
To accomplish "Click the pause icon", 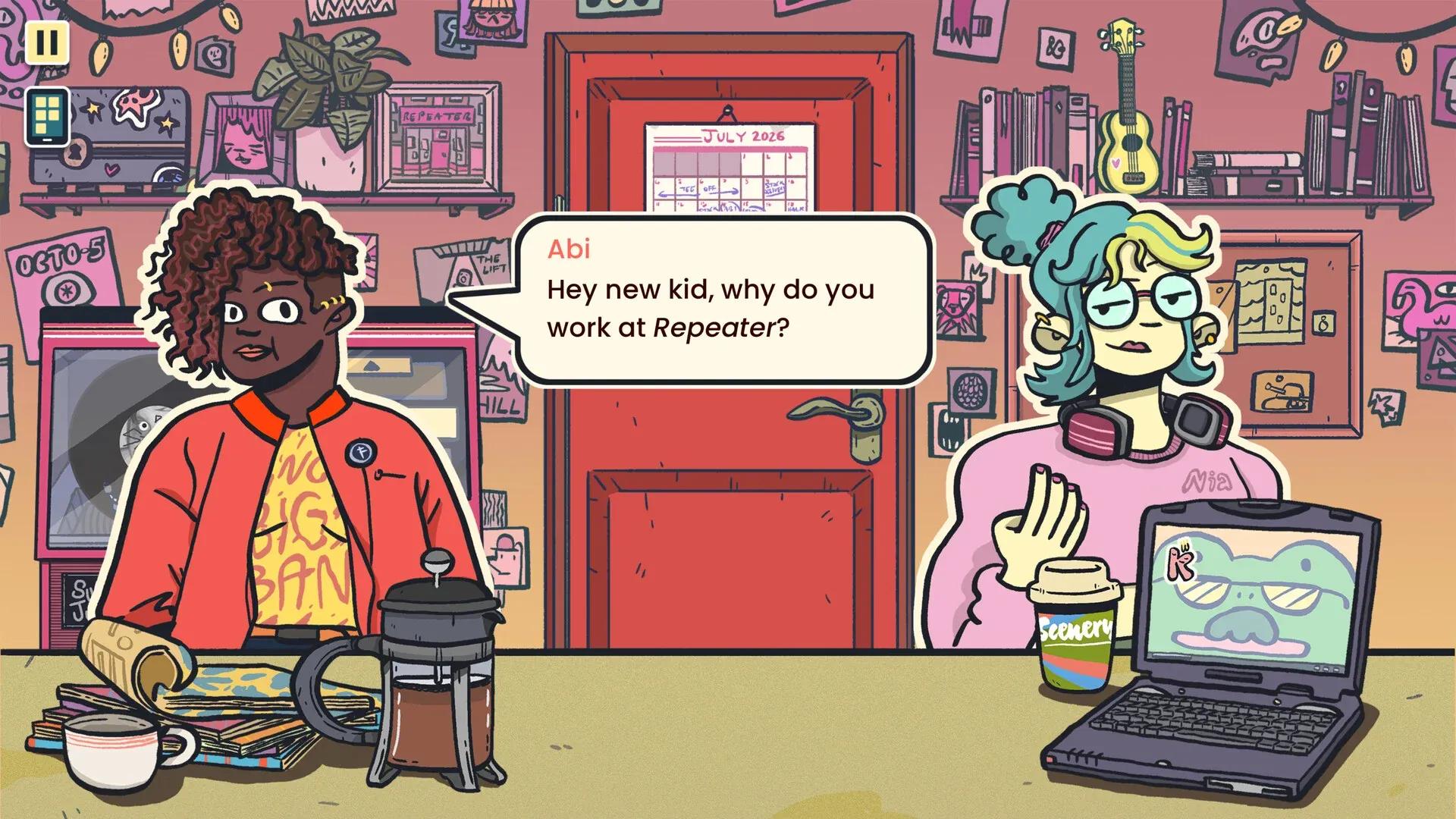I will [47, 43].
